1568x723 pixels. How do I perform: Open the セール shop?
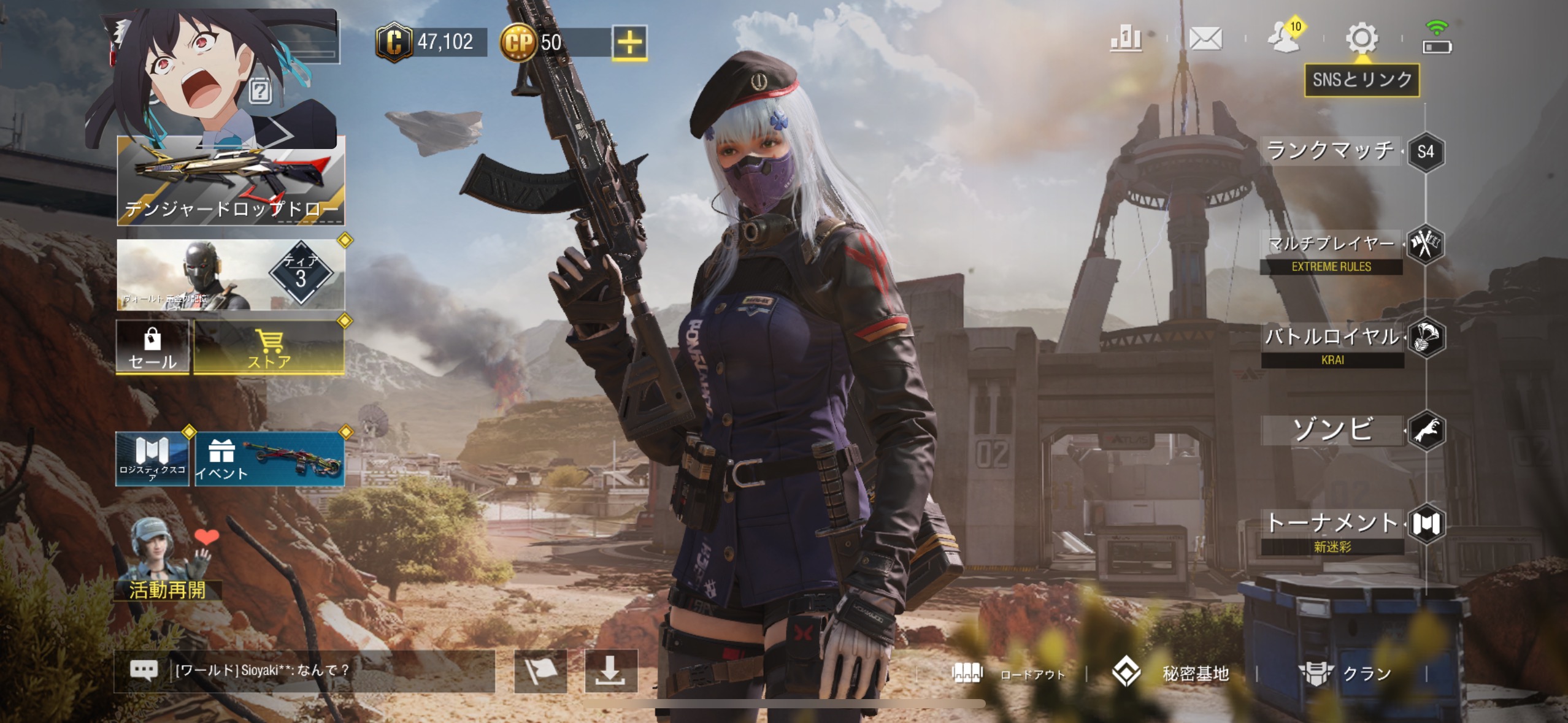152,347
